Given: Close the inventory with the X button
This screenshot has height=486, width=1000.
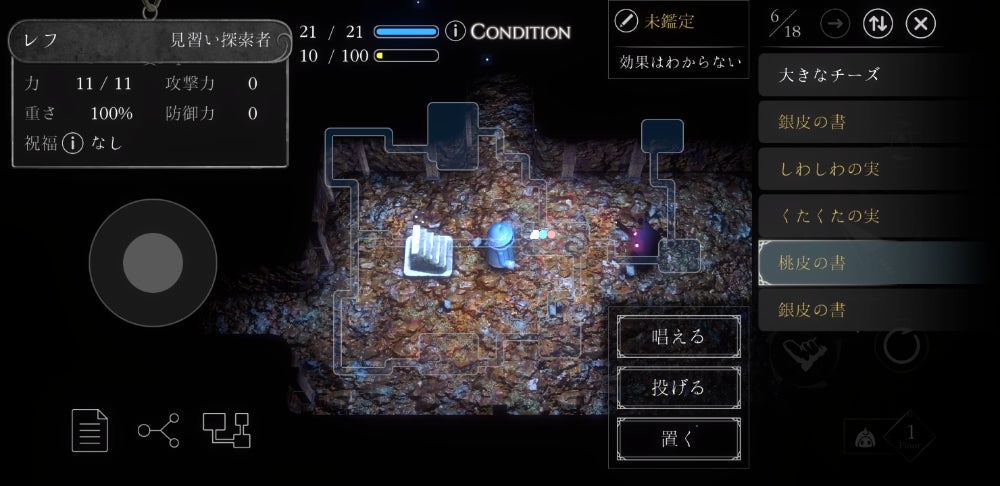Looking at the screenshot, I should (921, 24).
